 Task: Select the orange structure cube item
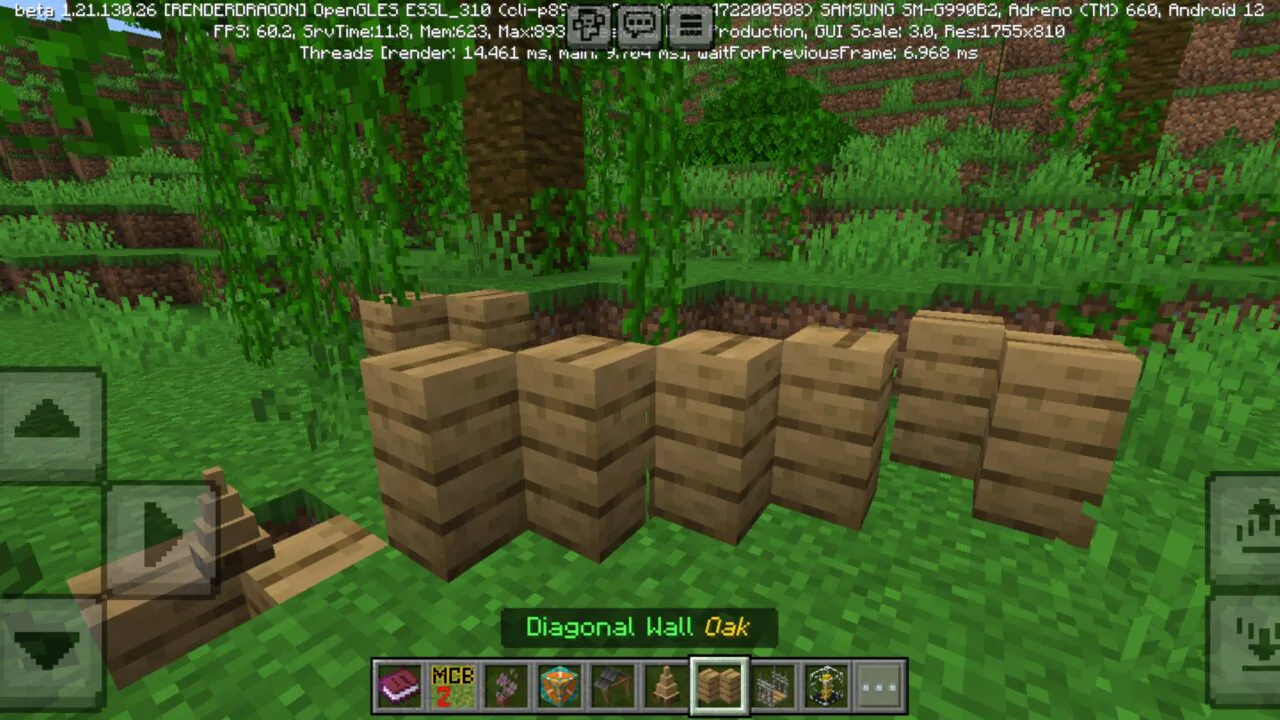pyautogui.click(x=559, y=684)
